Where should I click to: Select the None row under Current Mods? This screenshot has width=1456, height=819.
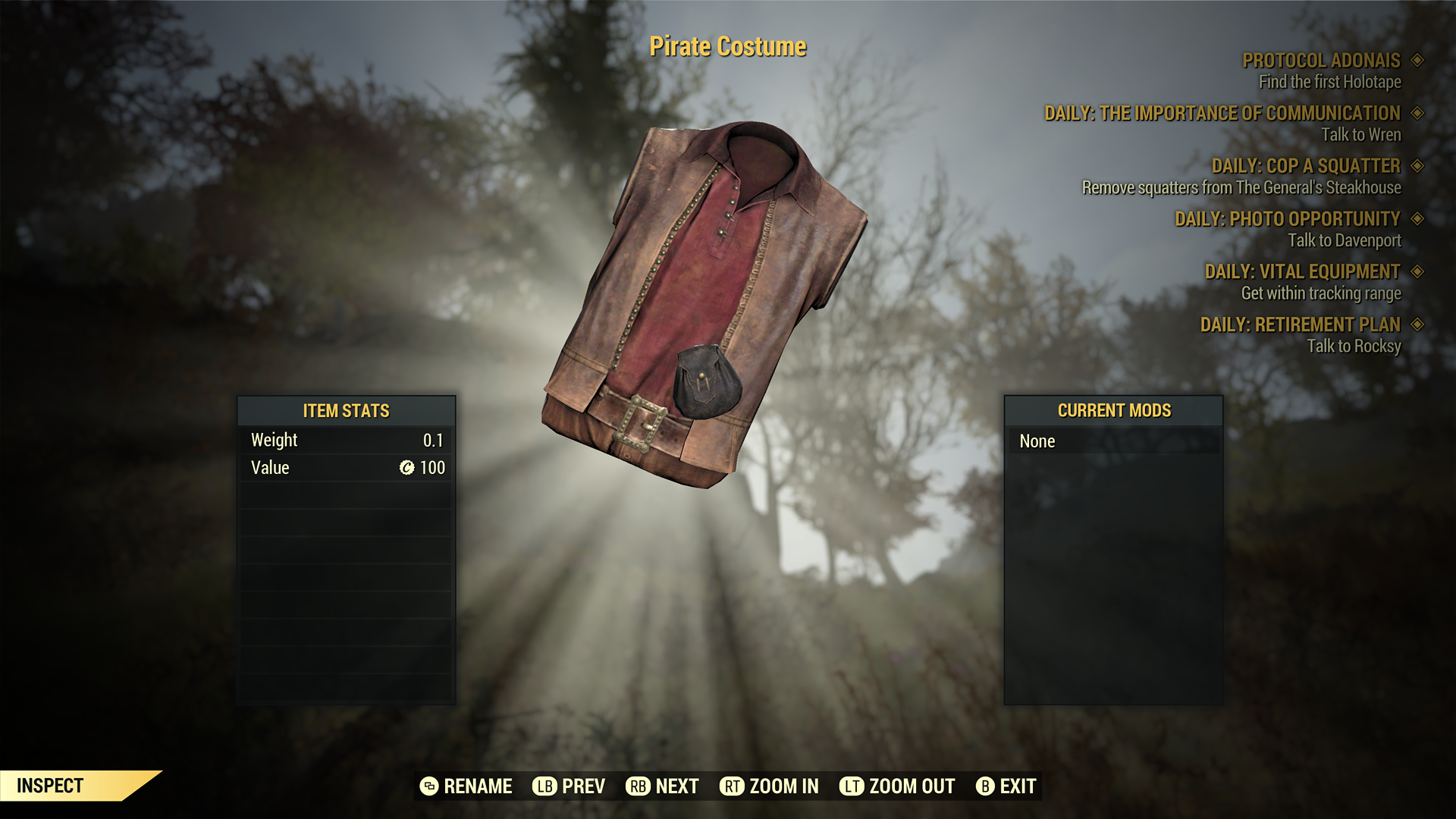click(1113, 441)
